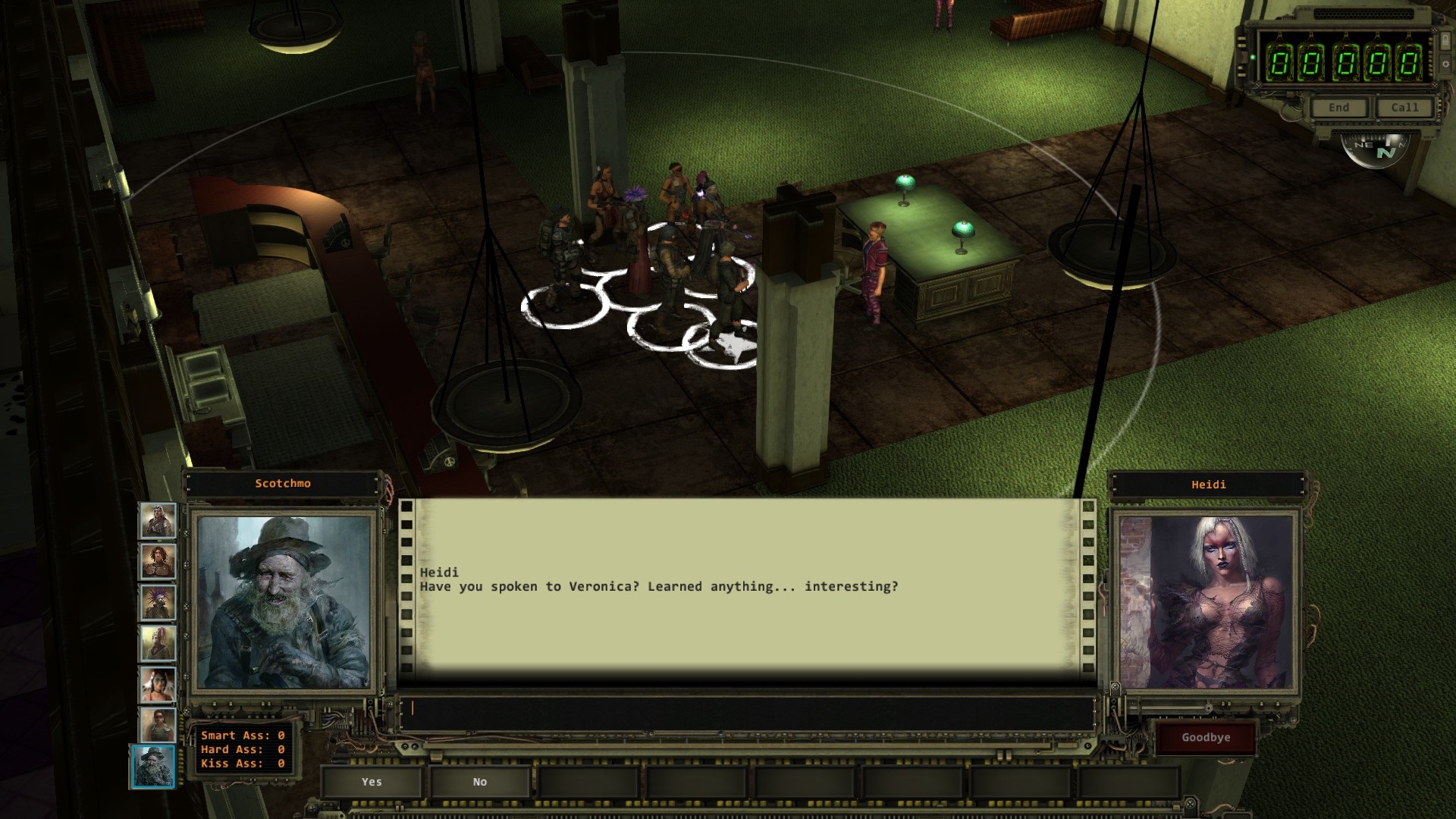The image size is (1456, 819).
Task: Select the feathered woman party portrait
Action: click(x=158, y=685)
